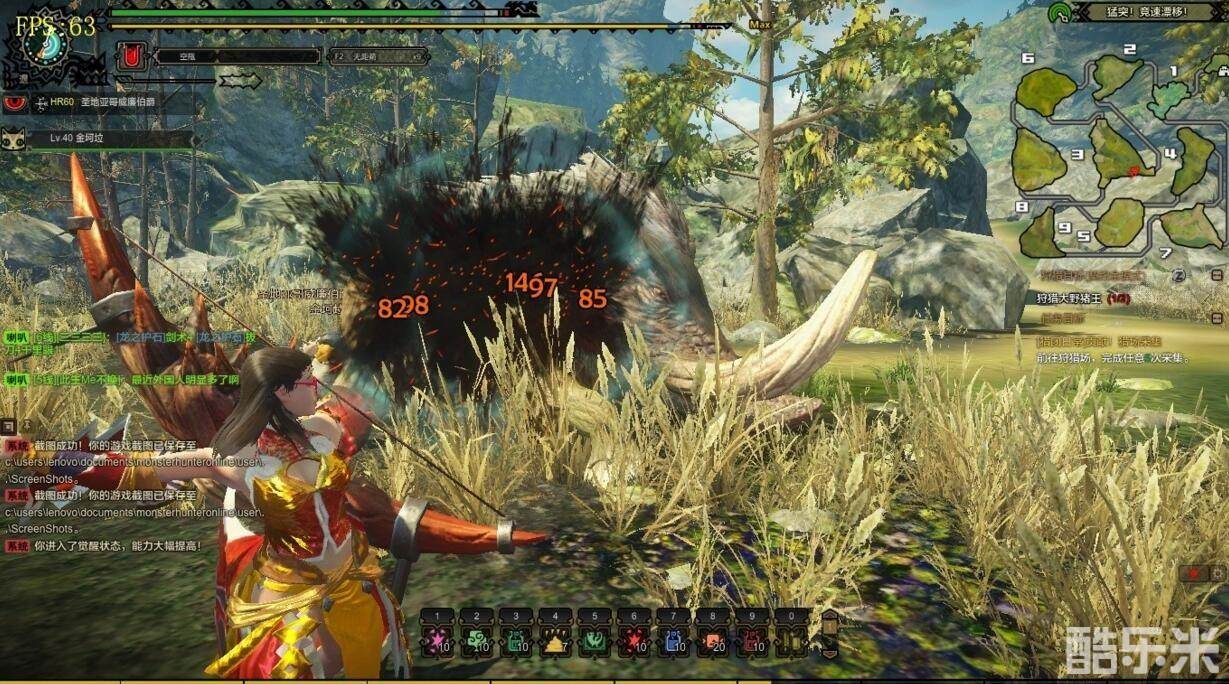This screenshot has width=1229, height=684.
Task: Select area 6 on the minimap
Action: click(1046, 92)
